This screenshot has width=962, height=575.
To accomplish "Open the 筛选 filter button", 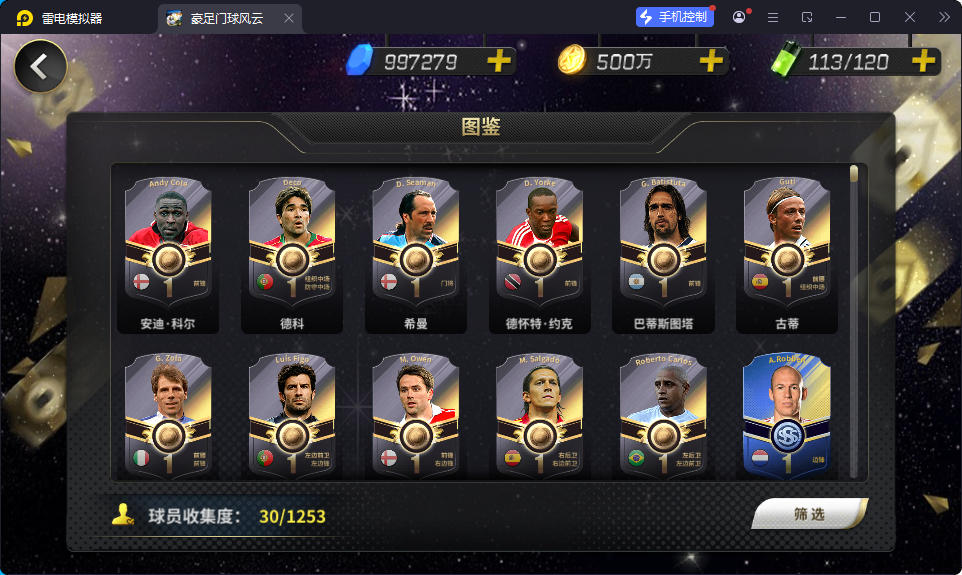I will (809, 514).
